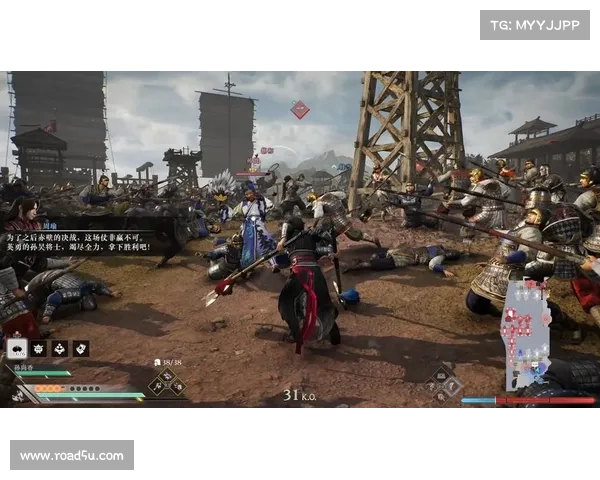Select the three-petal emblem item icon
Viewport: 600px width, 480px height.
coord(59,348)
